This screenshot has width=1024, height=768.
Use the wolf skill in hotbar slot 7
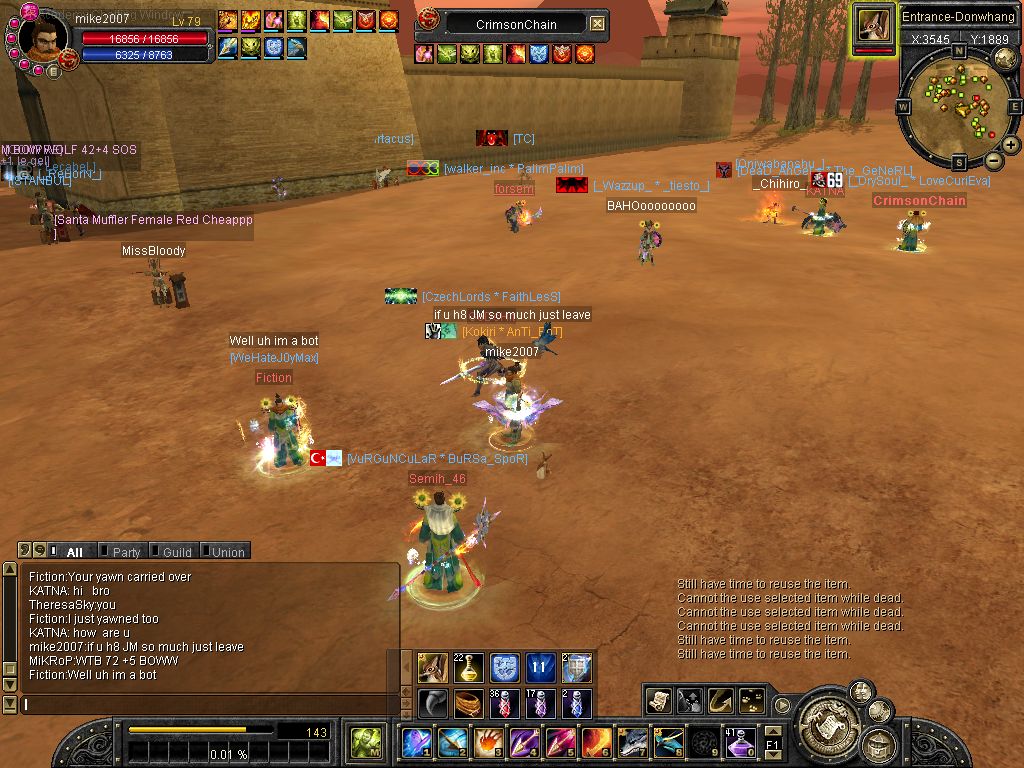(x=633, y=743)
